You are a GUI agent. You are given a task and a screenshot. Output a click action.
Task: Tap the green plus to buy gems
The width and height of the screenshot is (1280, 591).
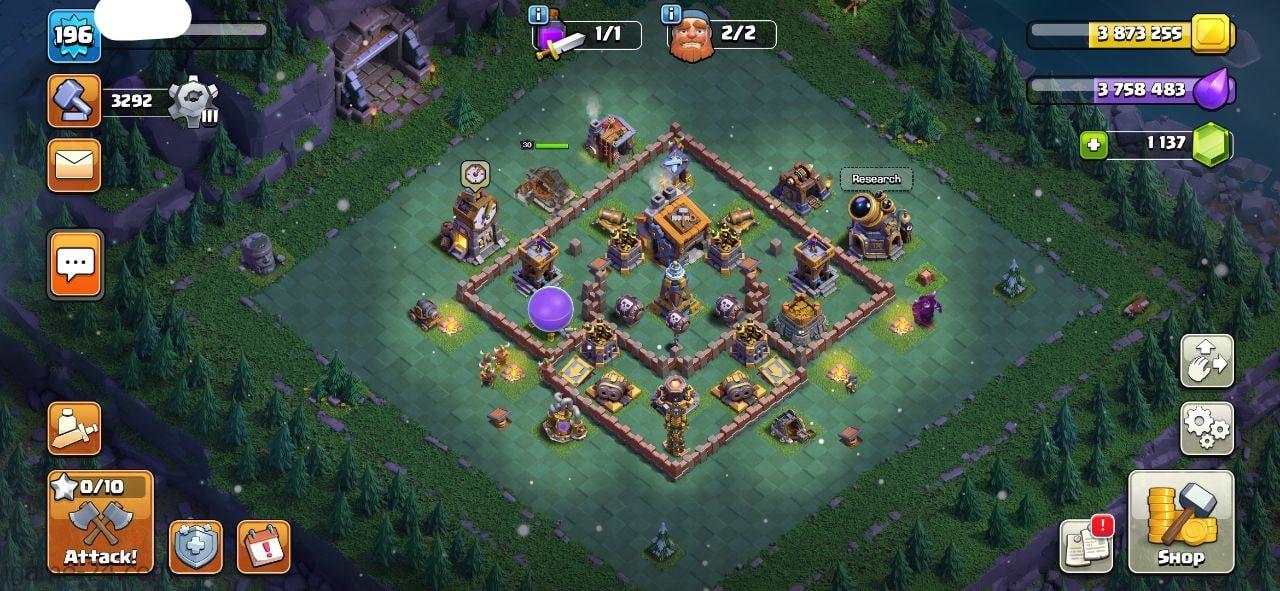(x=1094, y=146)
